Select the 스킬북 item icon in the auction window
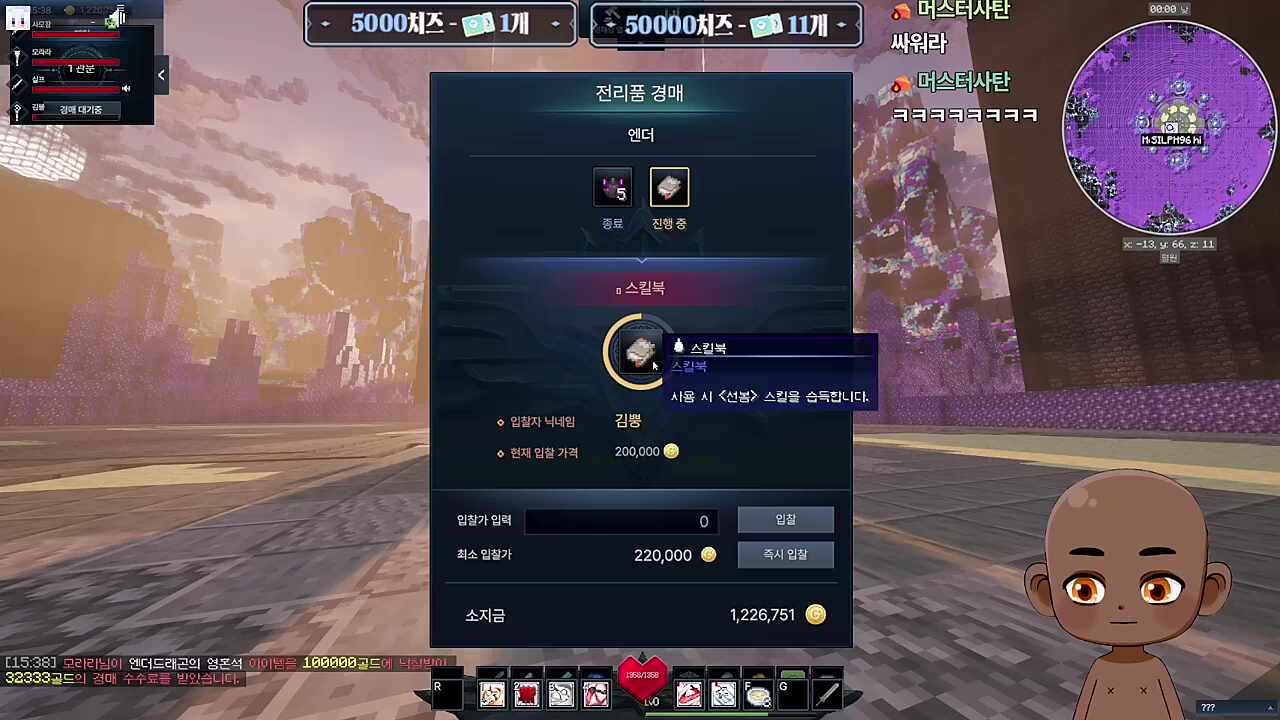 coord(640,351)
